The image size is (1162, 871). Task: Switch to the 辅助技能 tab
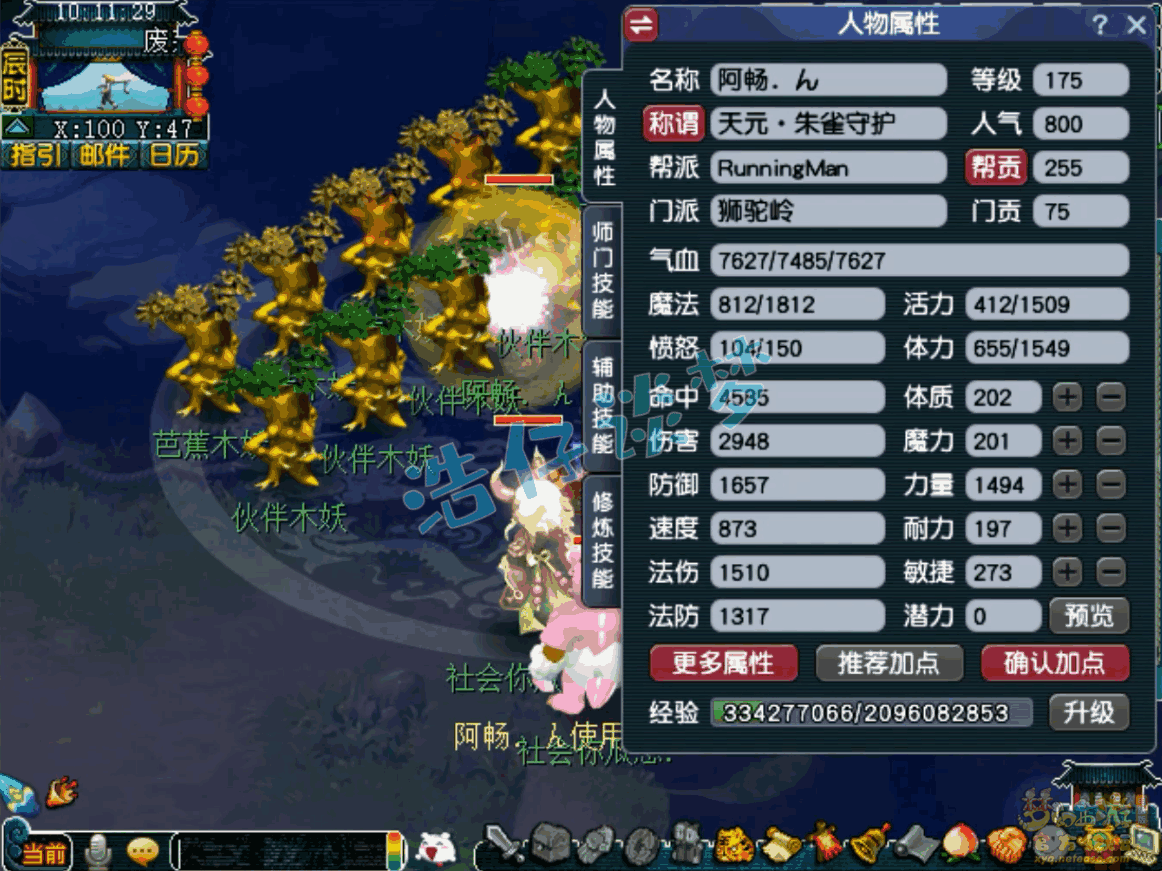pos(603,404)
